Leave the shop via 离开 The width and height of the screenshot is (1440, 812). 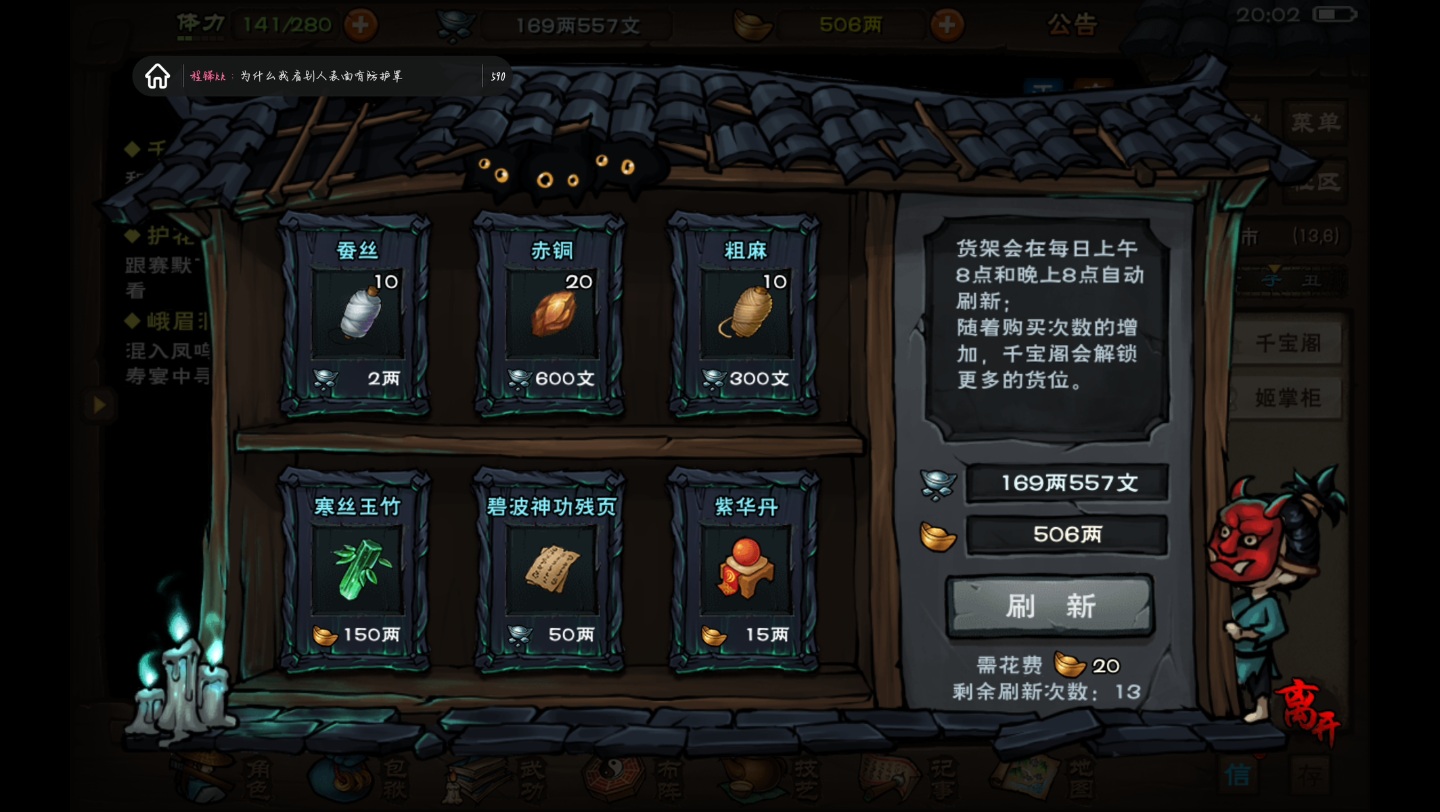pos(1305,710)
